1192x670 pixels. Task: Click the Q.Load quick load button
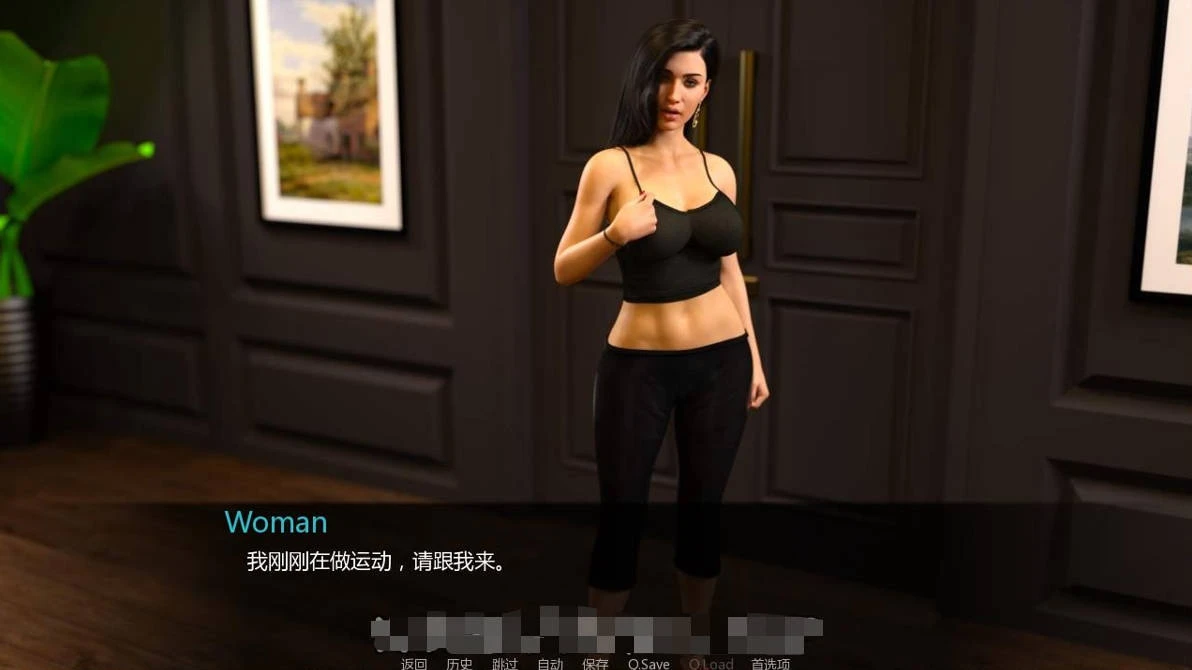pyautogui.click(x=710, y=664)
